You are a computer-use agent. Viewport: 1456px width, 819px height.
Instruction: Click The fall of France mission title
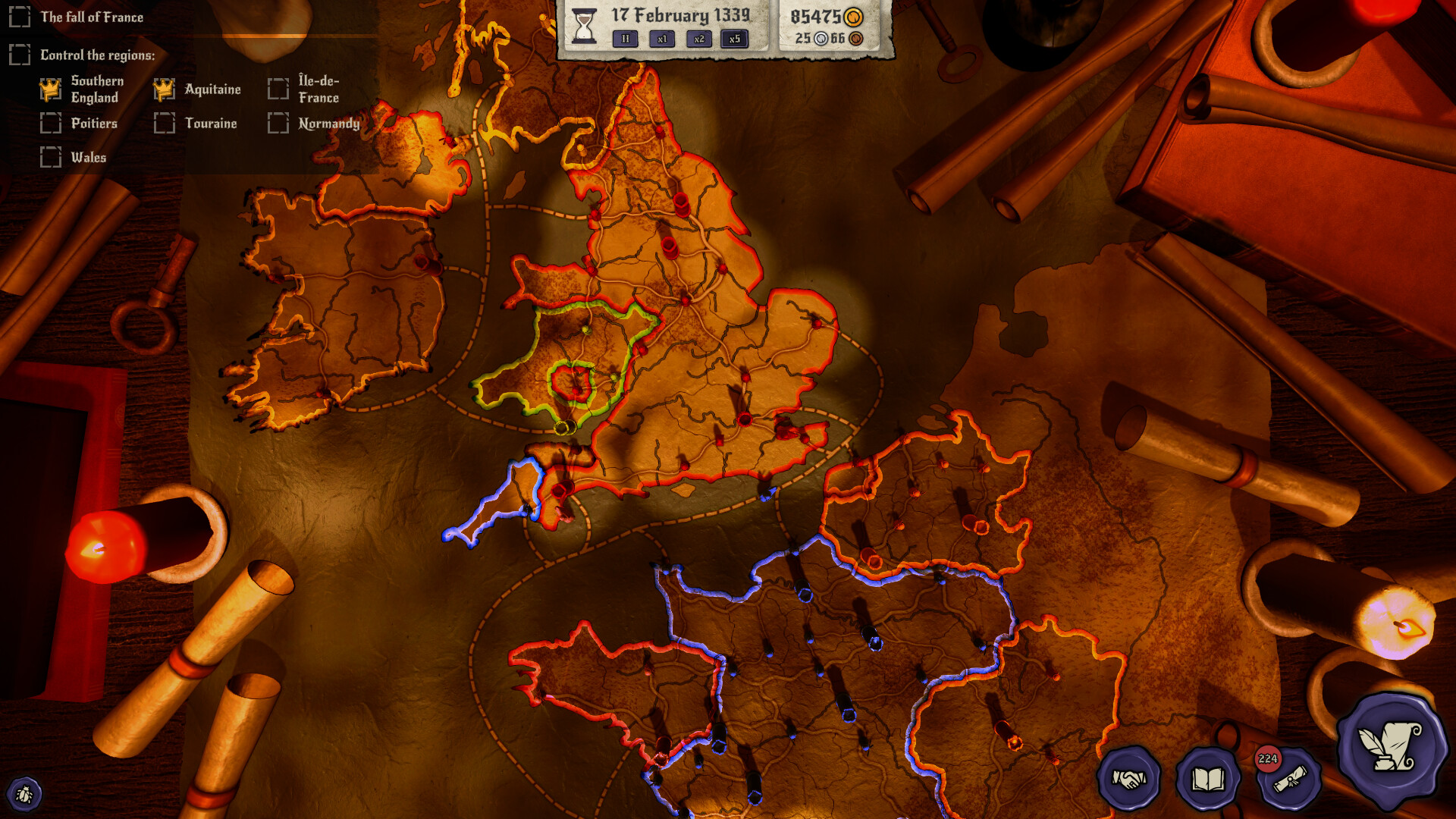click(92, 17)
